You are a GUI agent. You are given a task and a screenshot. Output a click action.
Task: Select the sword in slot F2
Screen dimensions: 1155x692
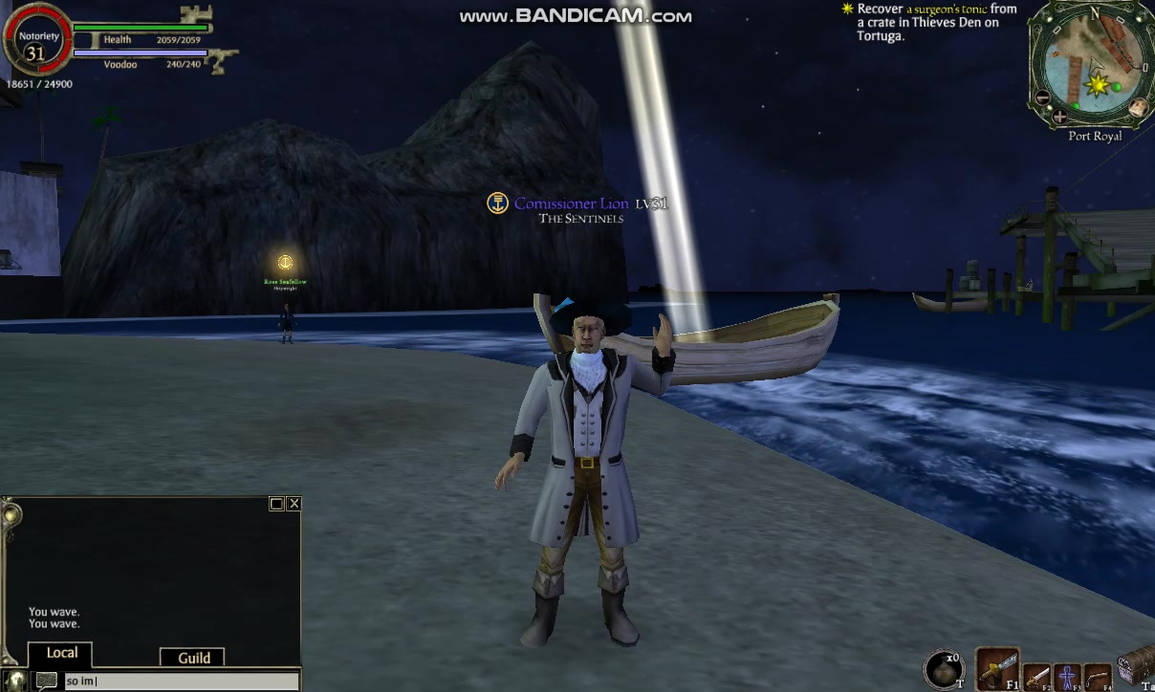pyautogui.click(x=1037, y=676)
